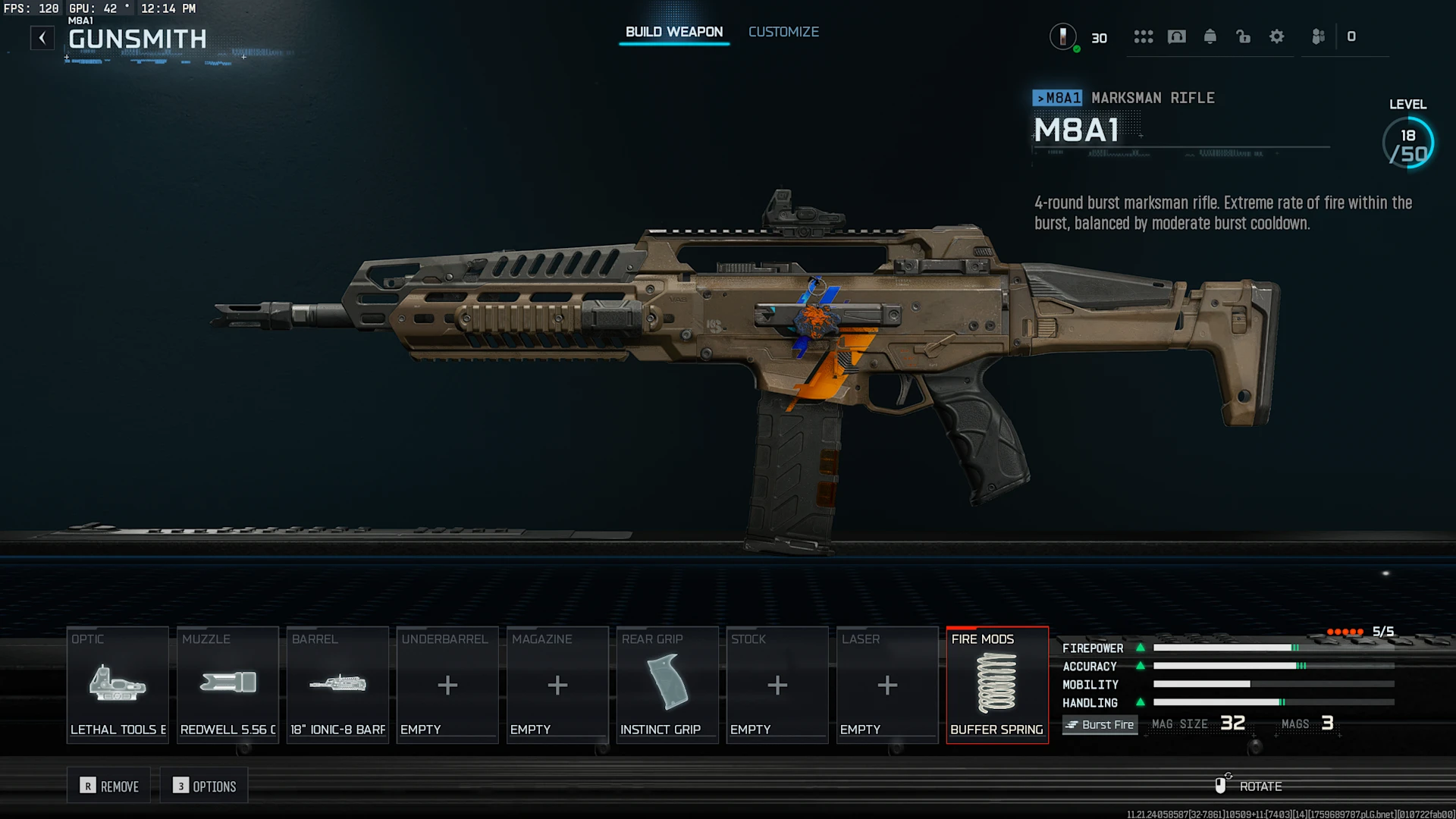The width and height of the screenshot is (1456, 819).
Task: Add a Laser attachment
Action: (887, 685)
